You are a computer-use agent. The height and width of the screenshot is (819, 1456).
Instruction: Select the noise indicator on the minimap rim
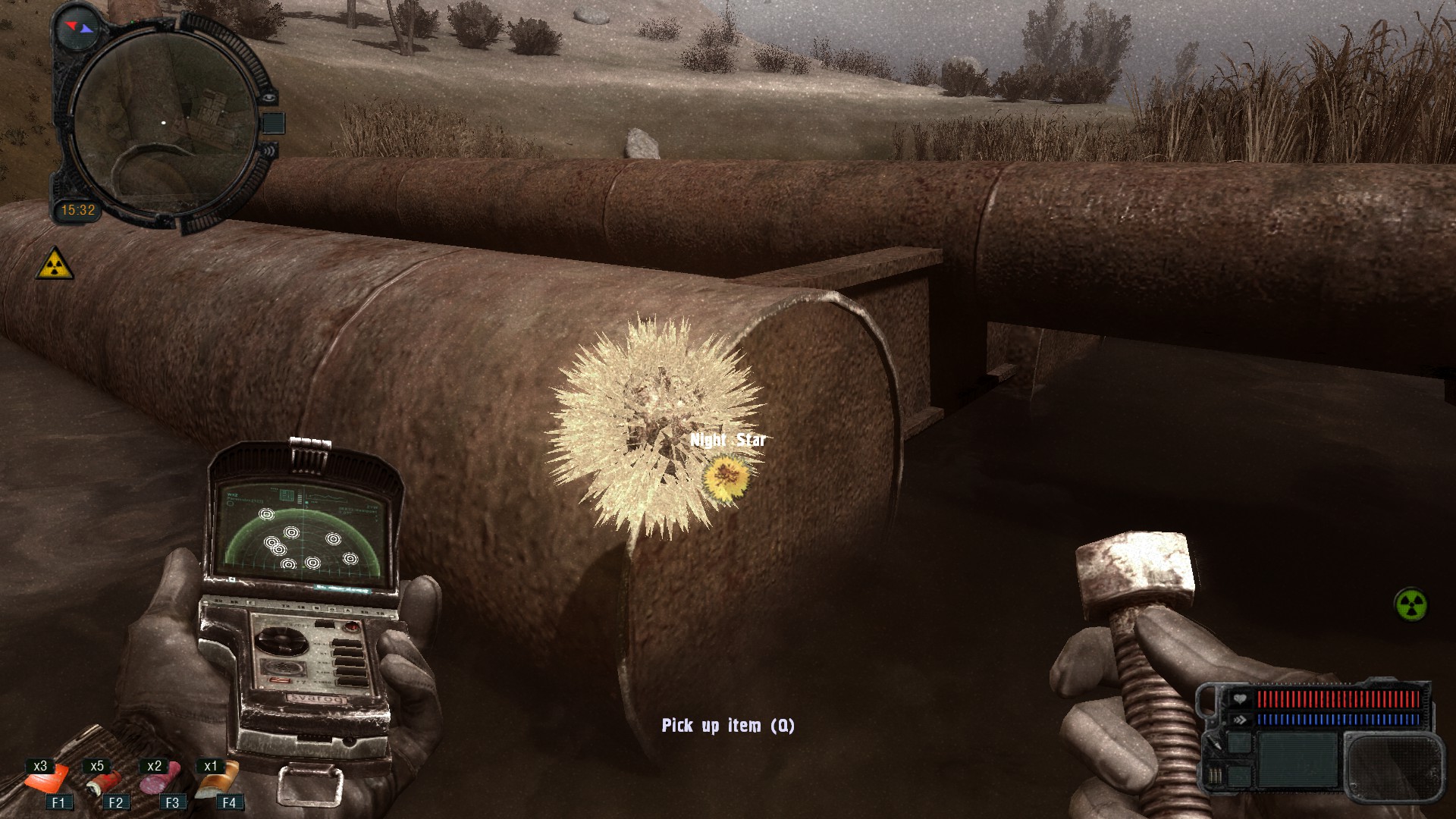(271, 151)
